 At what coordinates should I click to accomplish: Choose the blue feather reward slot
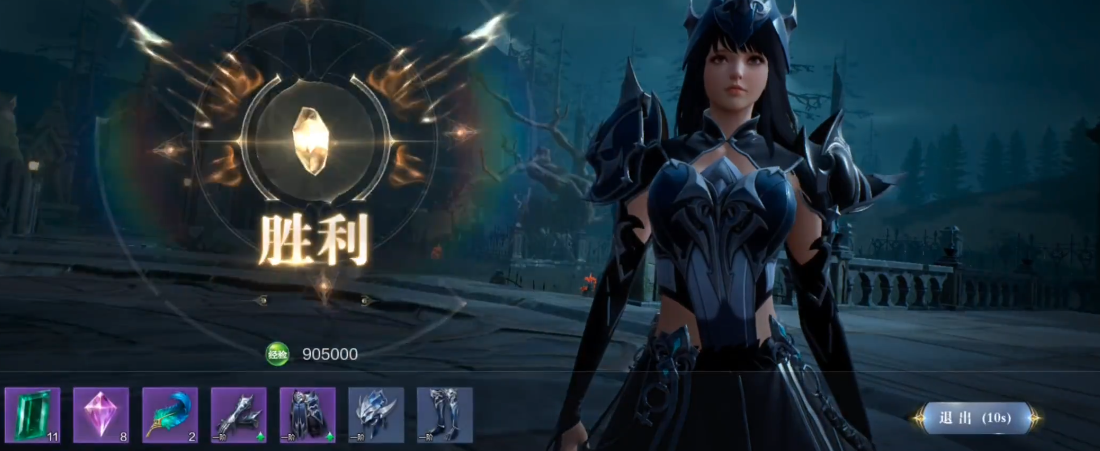[170, 415]
